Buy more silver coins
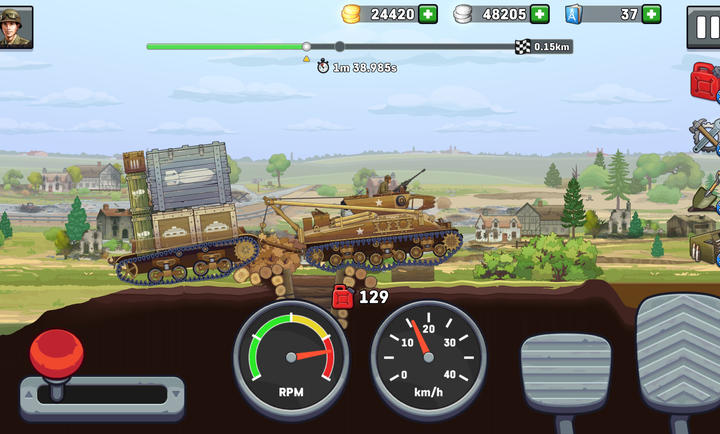This screenshot has width=720, height=434. click(540, 14)
